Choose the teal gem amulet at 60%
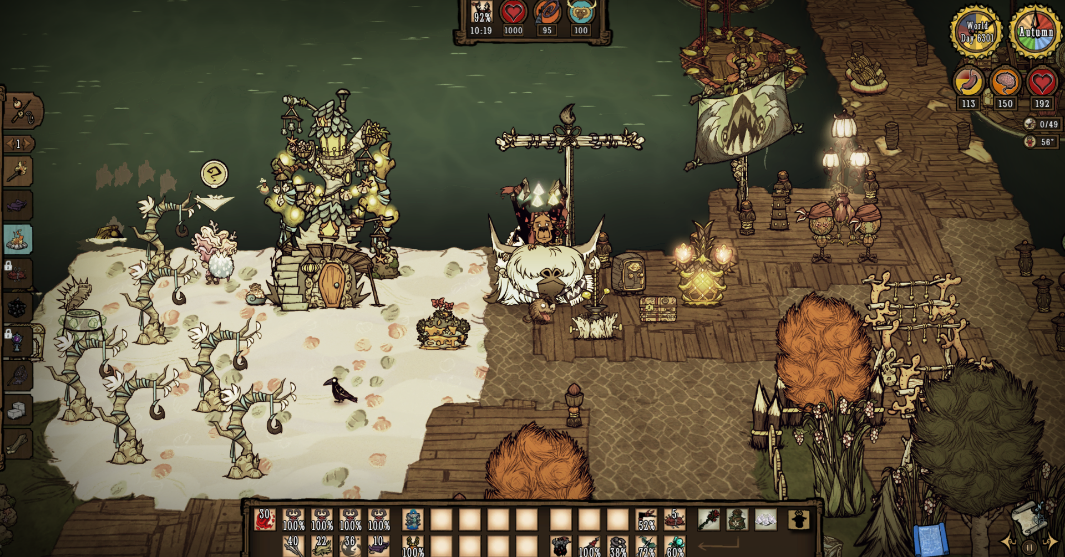 click(x=675, y=547)
